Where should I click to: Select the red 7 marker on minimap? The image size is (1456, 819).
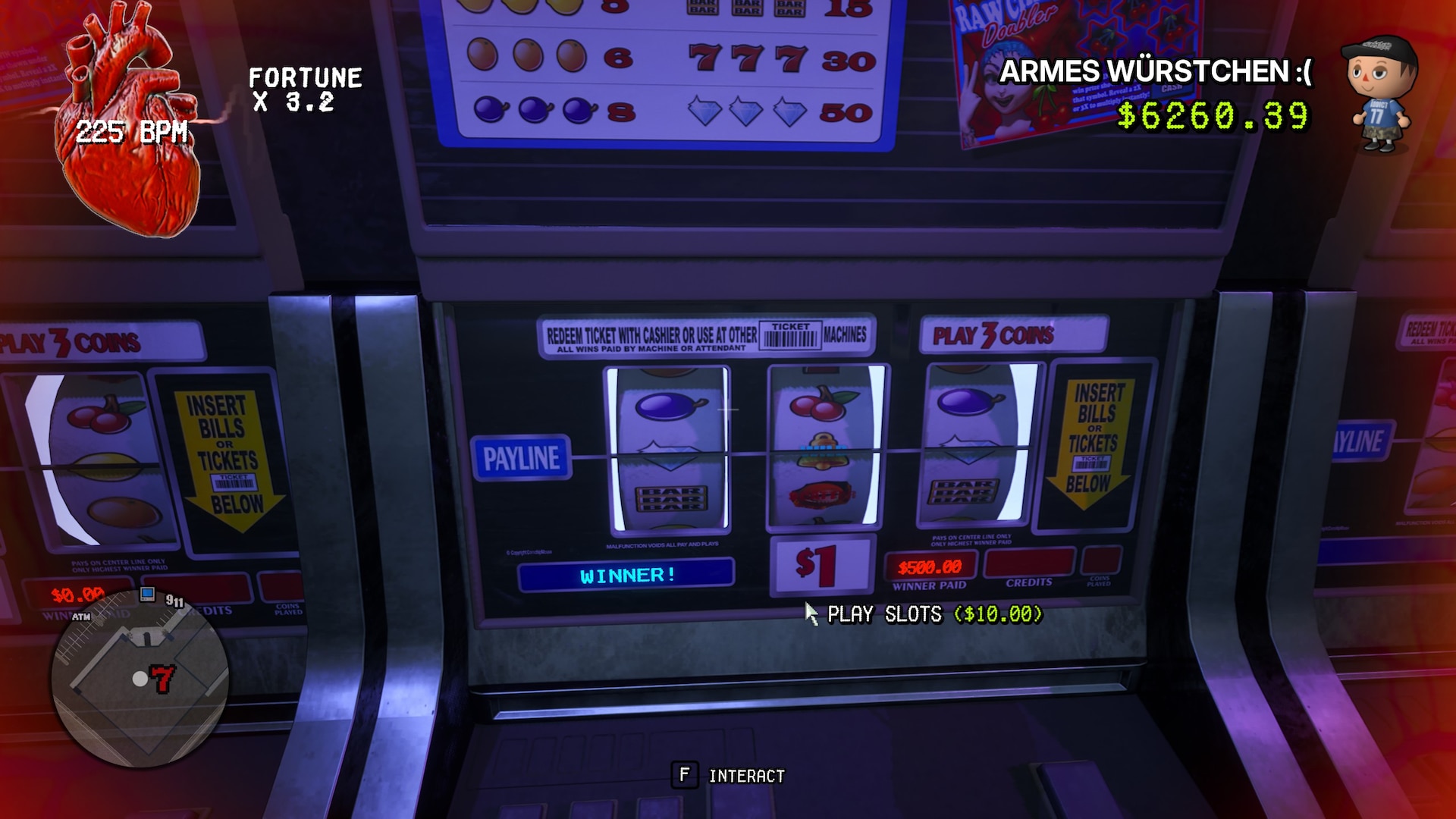click(x=162, y=678)
